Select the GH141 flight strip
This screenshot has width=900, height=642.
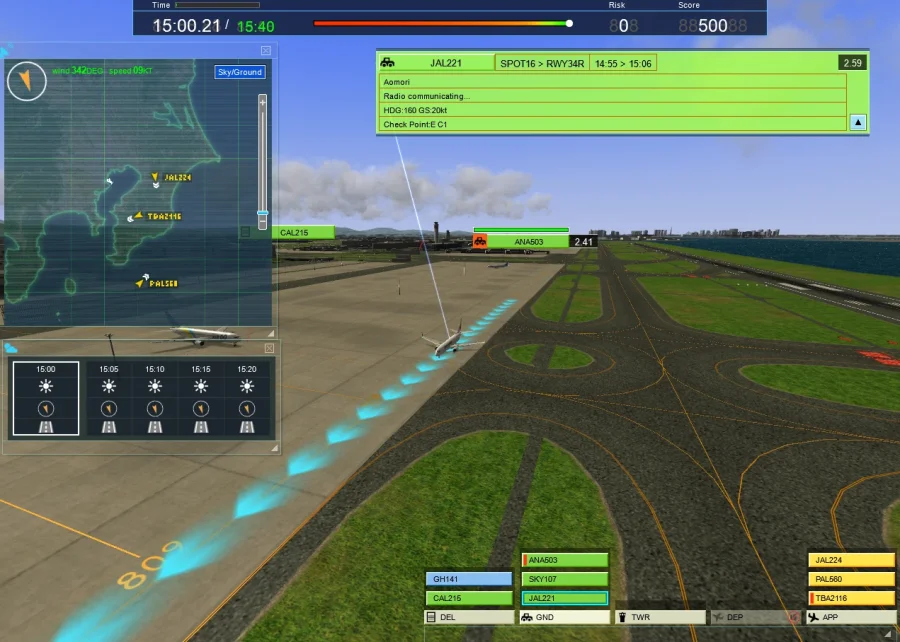pyautogui.click(x=469, y=579)
